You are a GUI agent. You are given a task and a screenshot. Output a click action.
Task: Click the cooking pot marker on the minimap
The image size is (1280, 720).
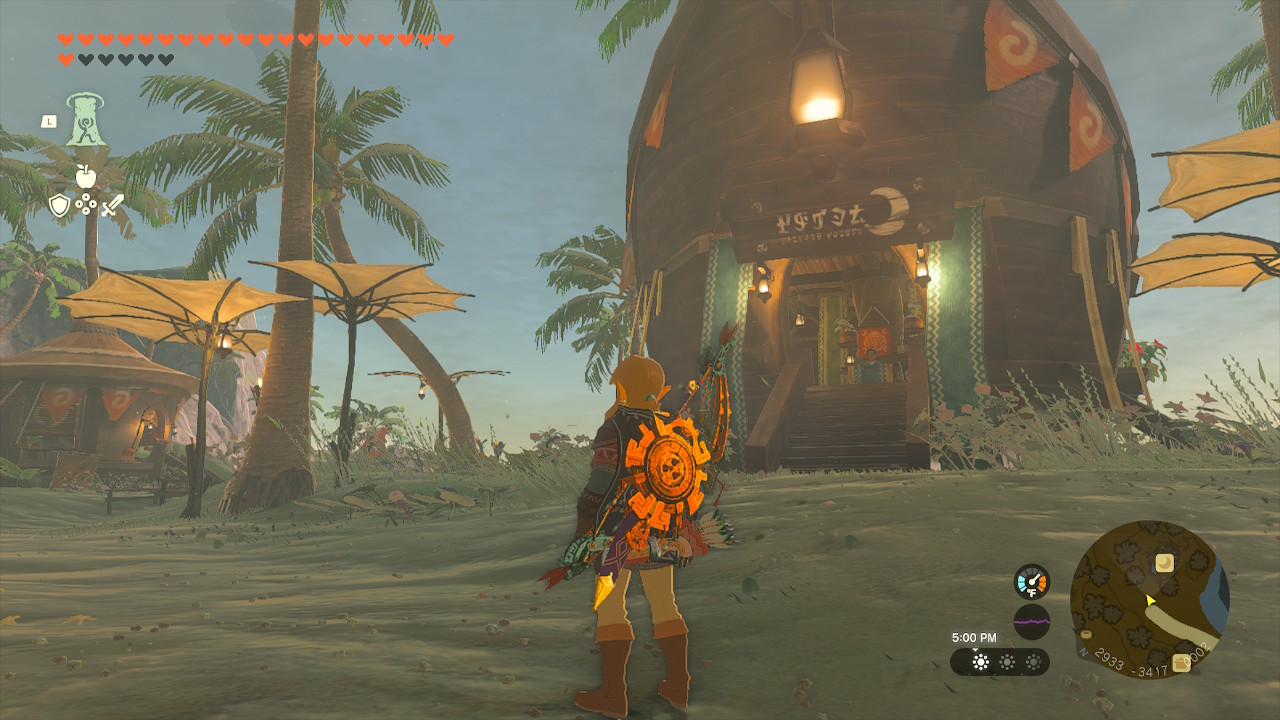pos(1181,662)
